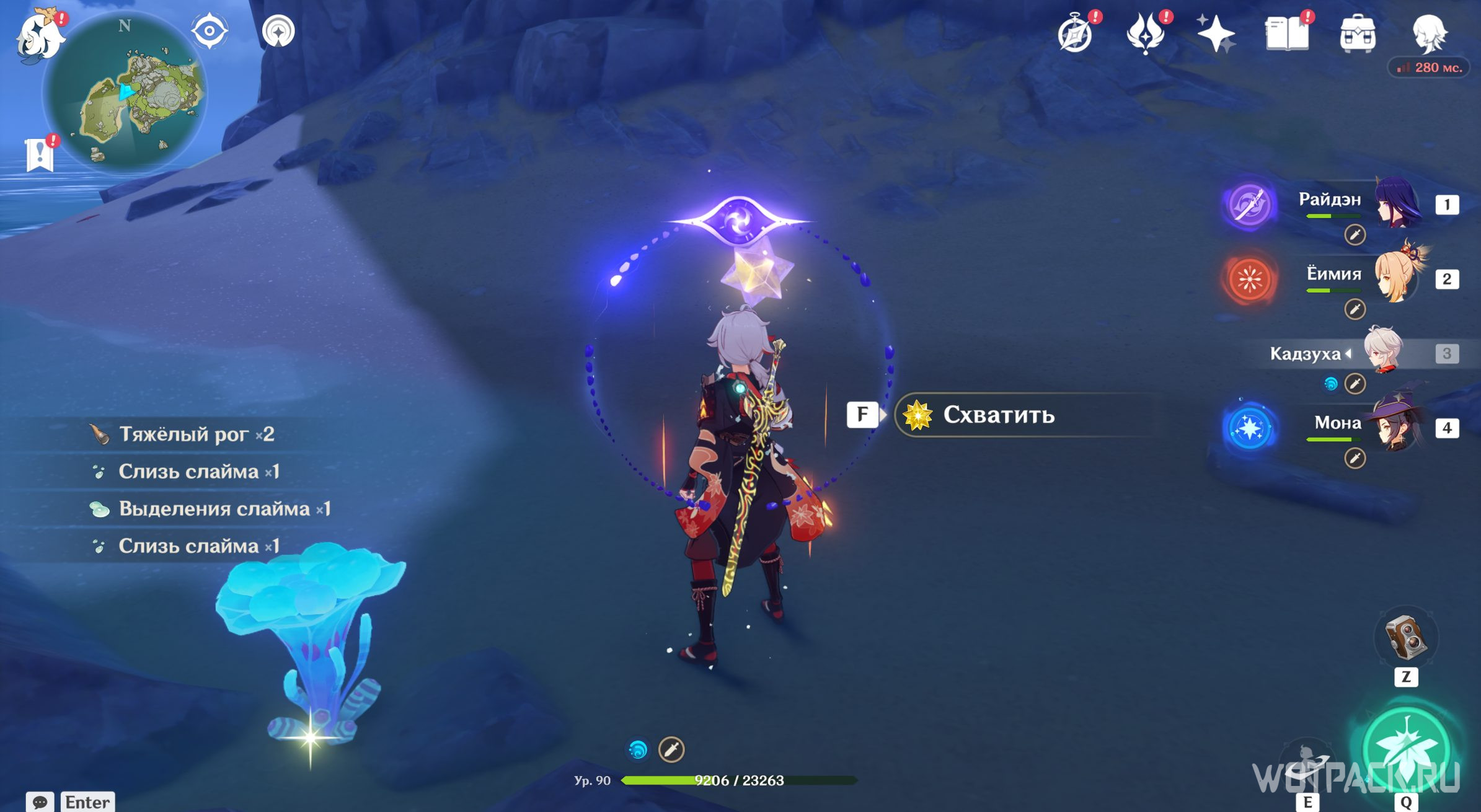1481x812 pixels.
Task: Open the inventory backpack
Action: click(x=1358, y=33)
